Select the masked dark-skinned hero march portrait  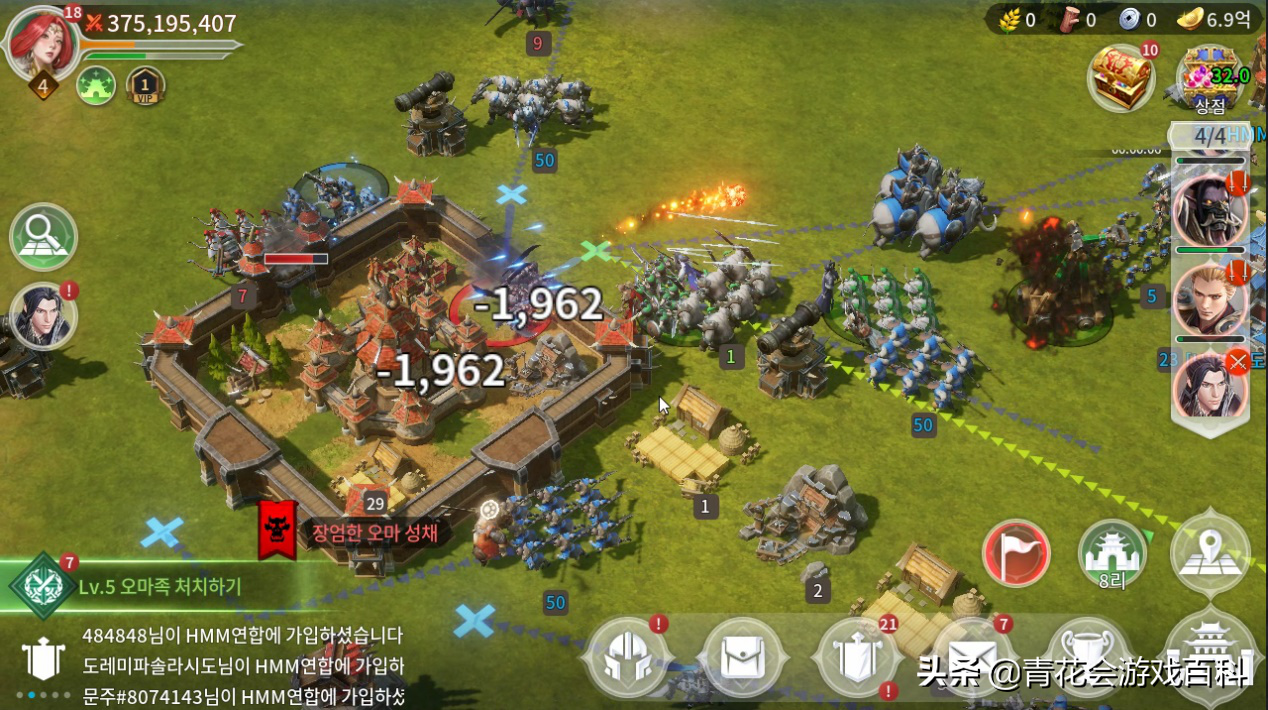[x=1210, y=210]
